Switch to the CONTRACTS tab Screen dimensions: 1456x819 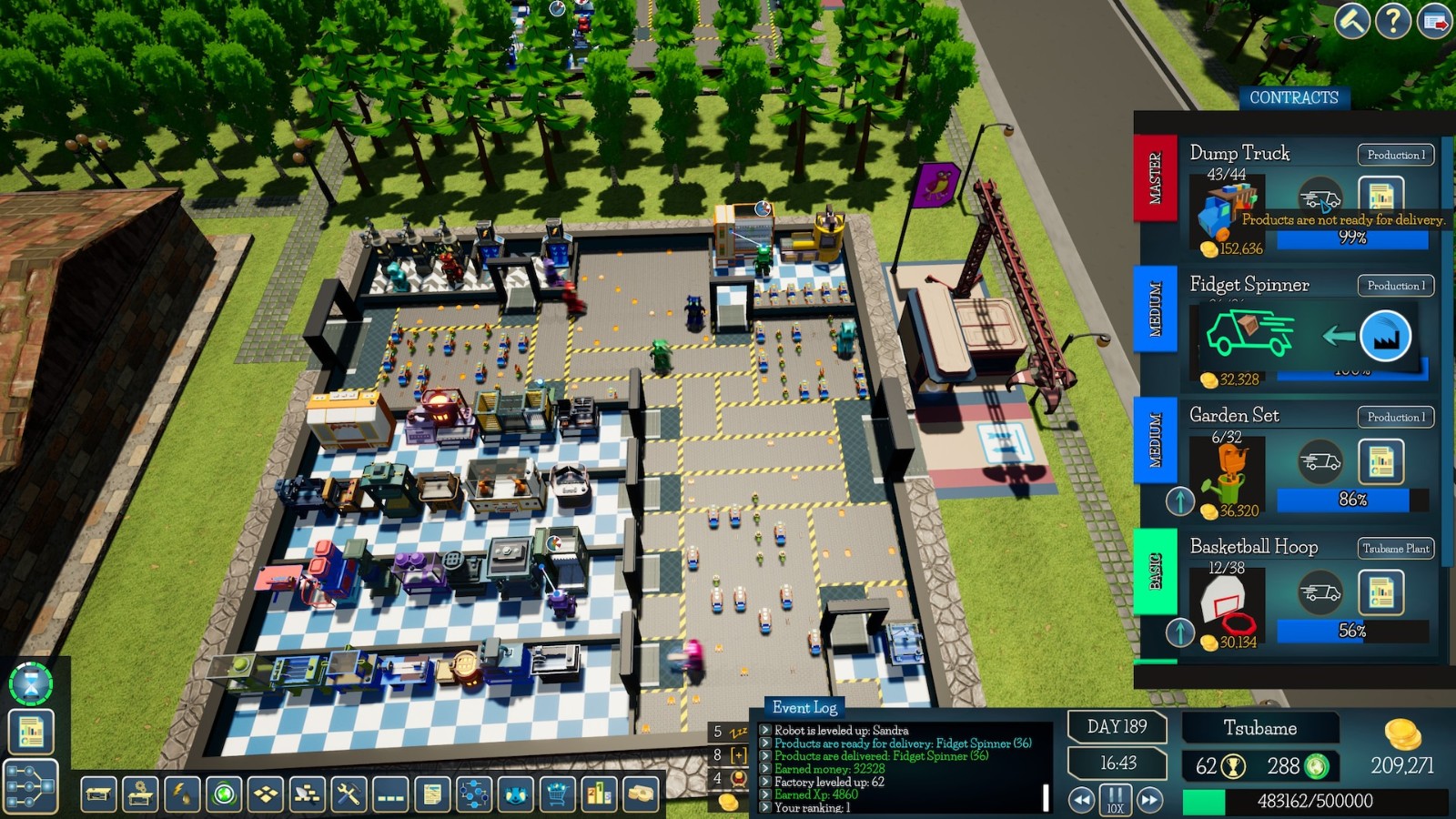(1296, 97)
